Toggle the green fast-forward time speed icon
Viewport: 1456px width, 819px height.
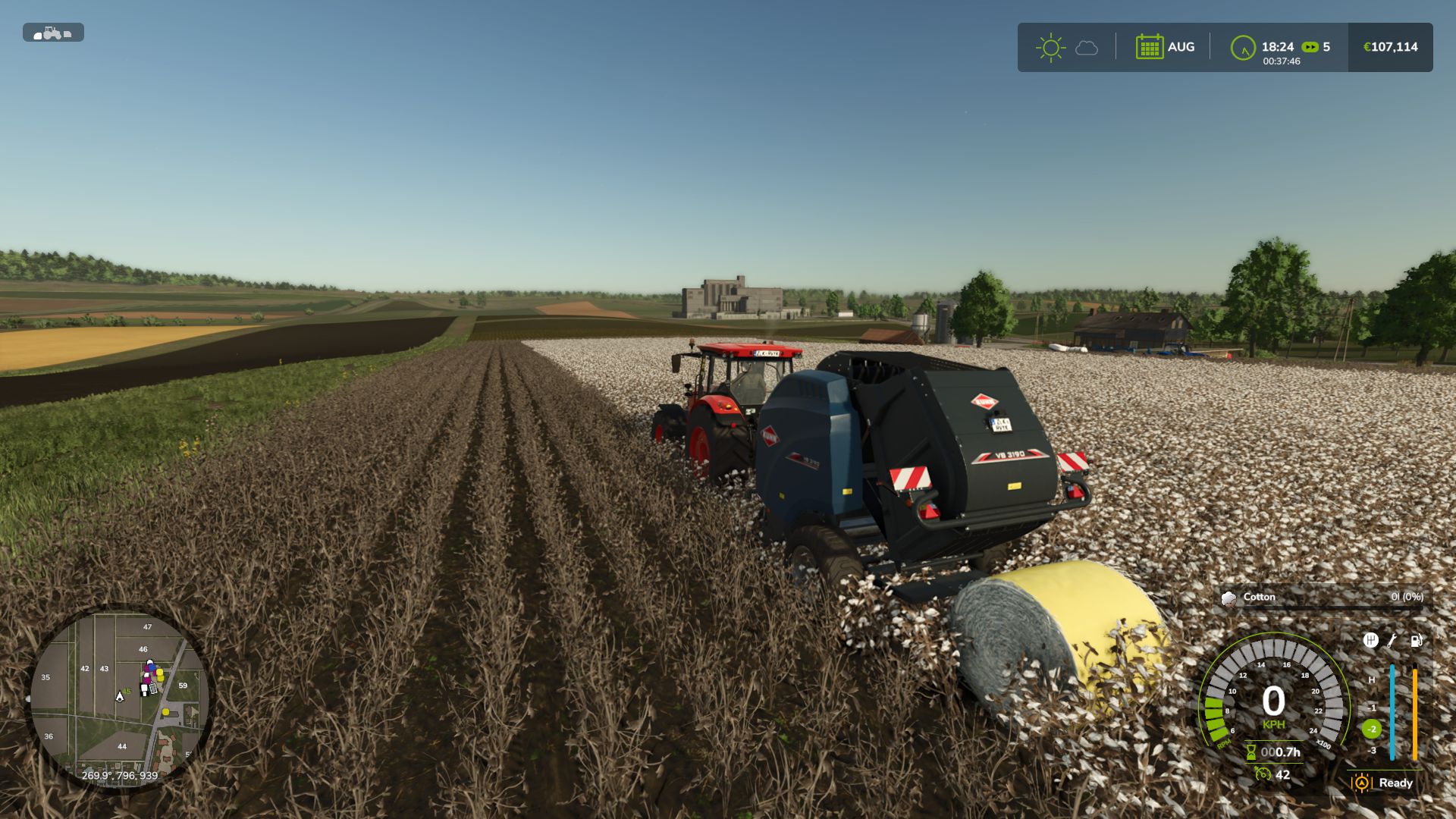click(1310, 47)
